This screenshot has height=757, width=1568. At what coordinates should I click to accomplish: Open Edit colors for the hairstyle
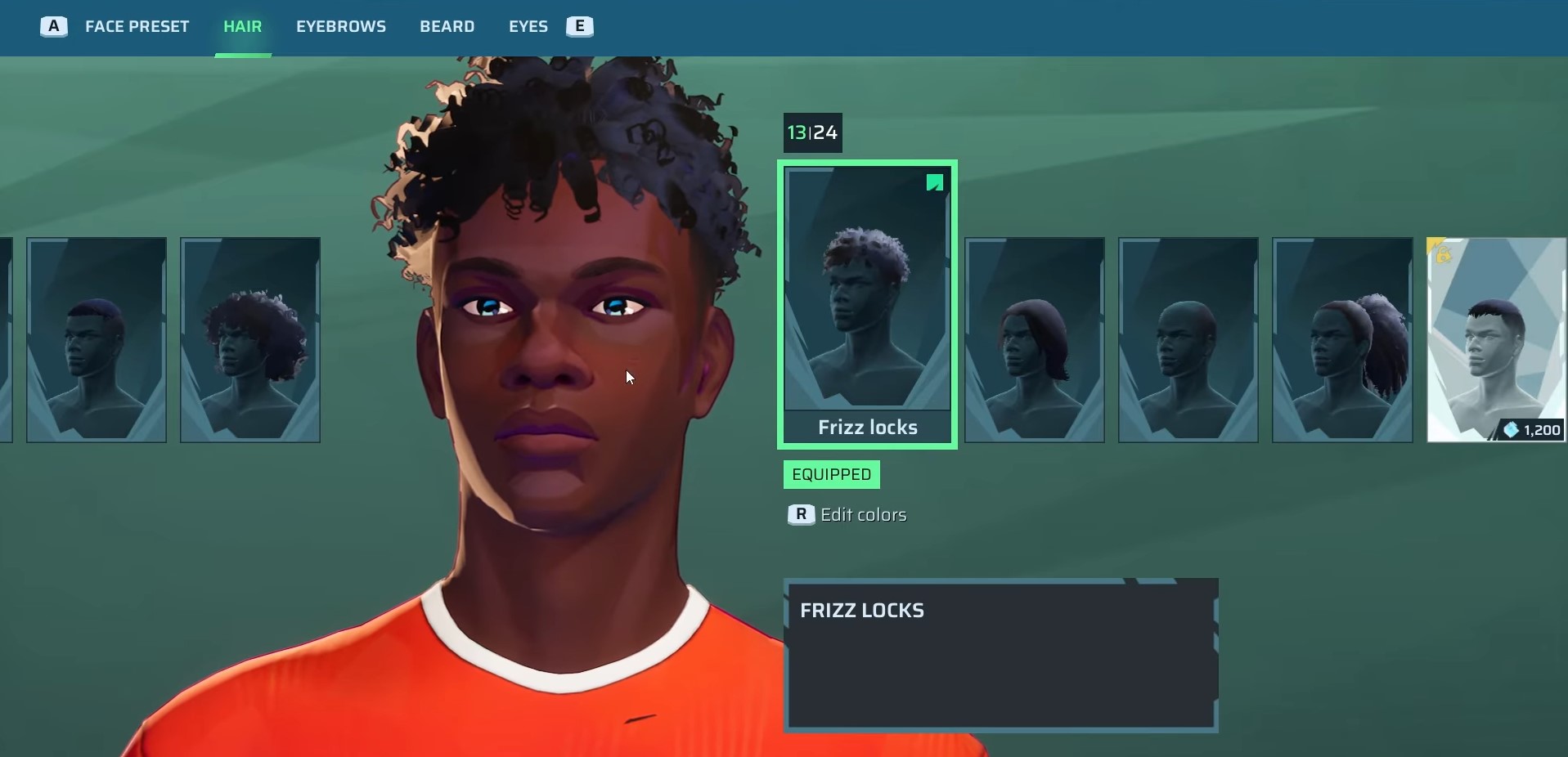[862, 515]
